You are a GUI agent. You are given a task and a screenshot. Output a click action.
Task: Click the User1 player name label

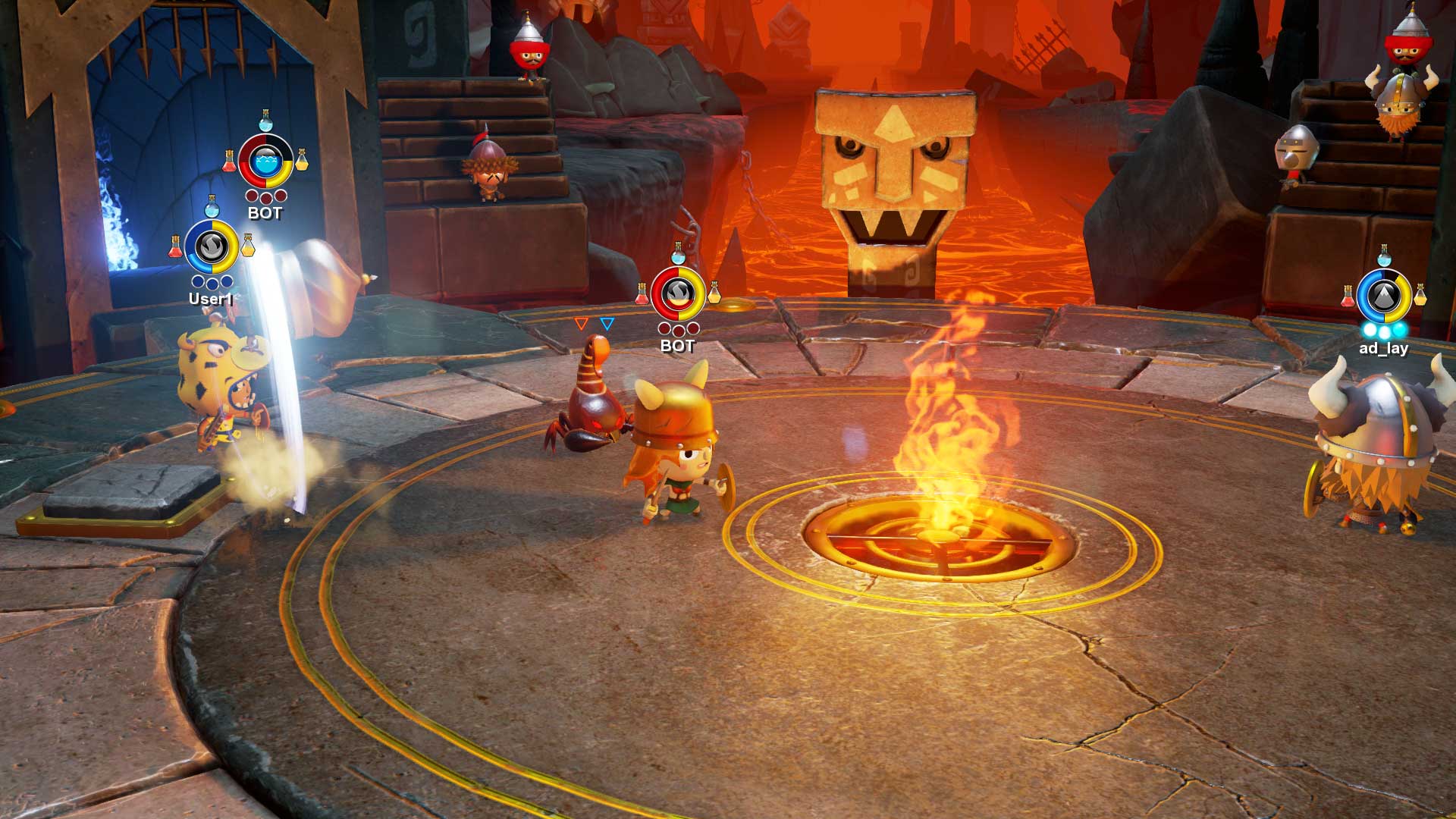(x=212, y=300)
